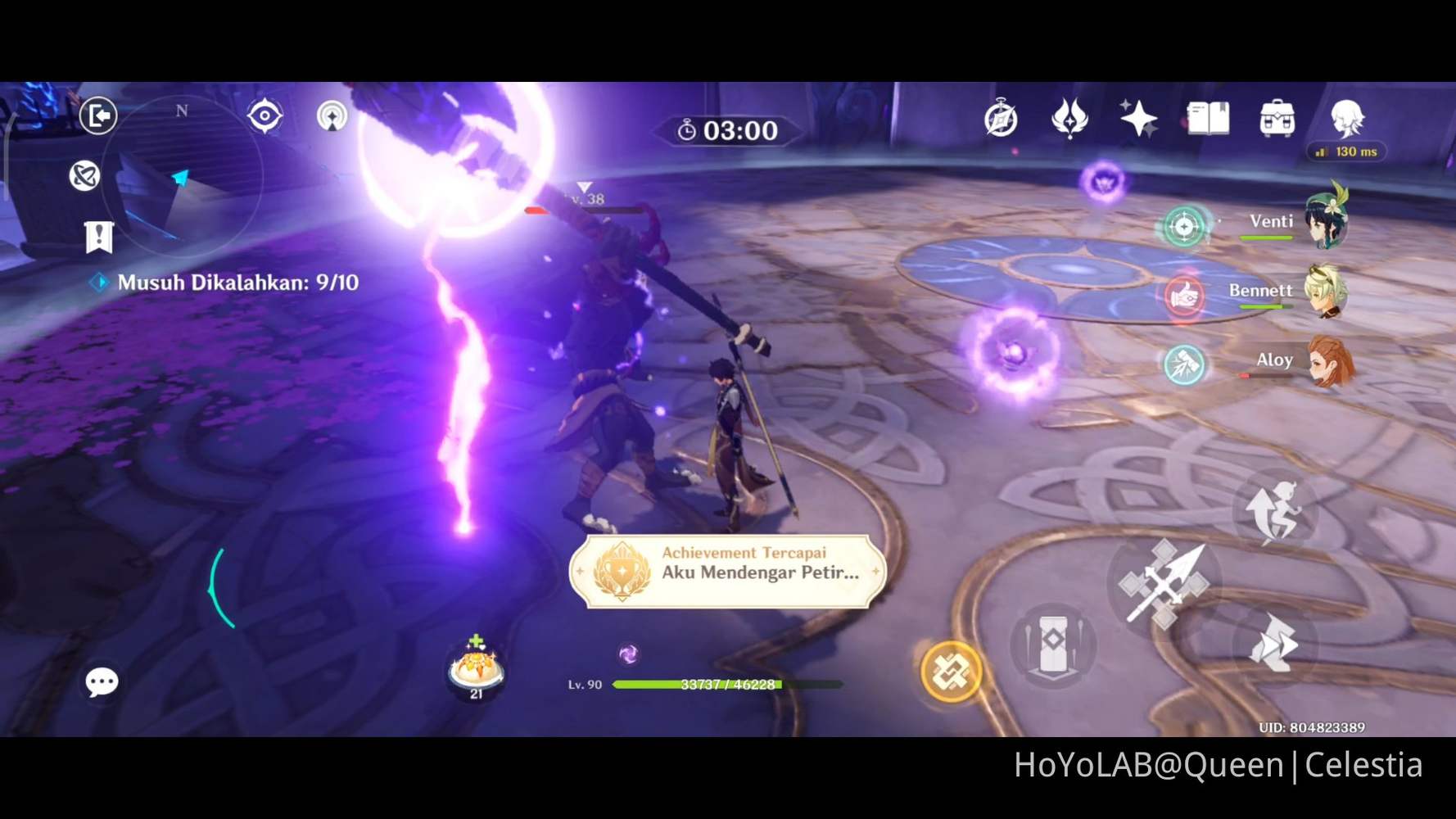Image resolution: width=1456 pixels, height=819 pixels.
Task: Tap the golden domain challenge coin icon
Action: (952, 672)
